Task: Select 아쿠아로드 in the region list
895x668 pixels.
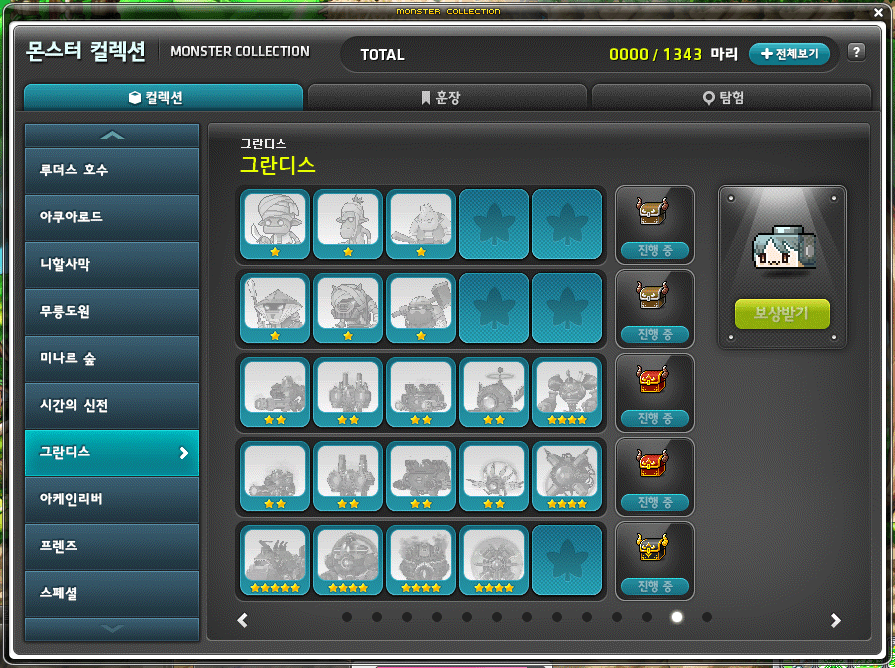Action: 112,217
